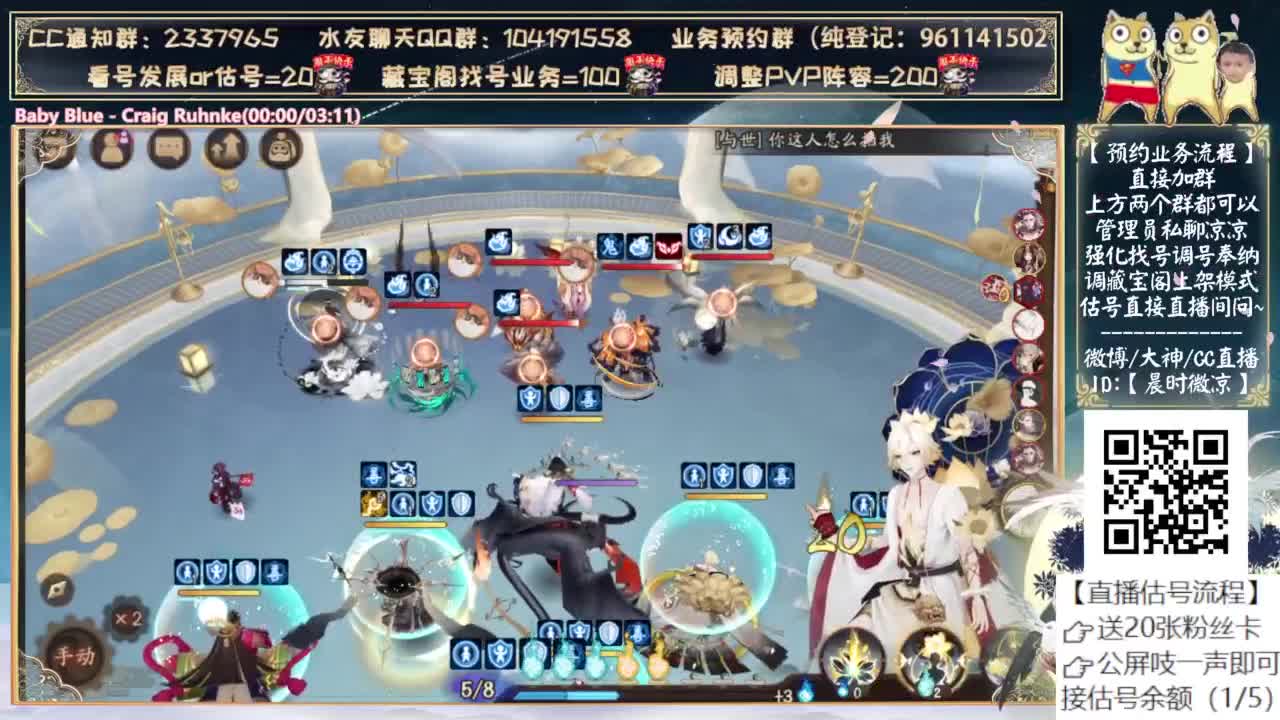
Task: Switch the ×2 battle speed toggle
Action: pyautogui.click(x=129, y=618)
